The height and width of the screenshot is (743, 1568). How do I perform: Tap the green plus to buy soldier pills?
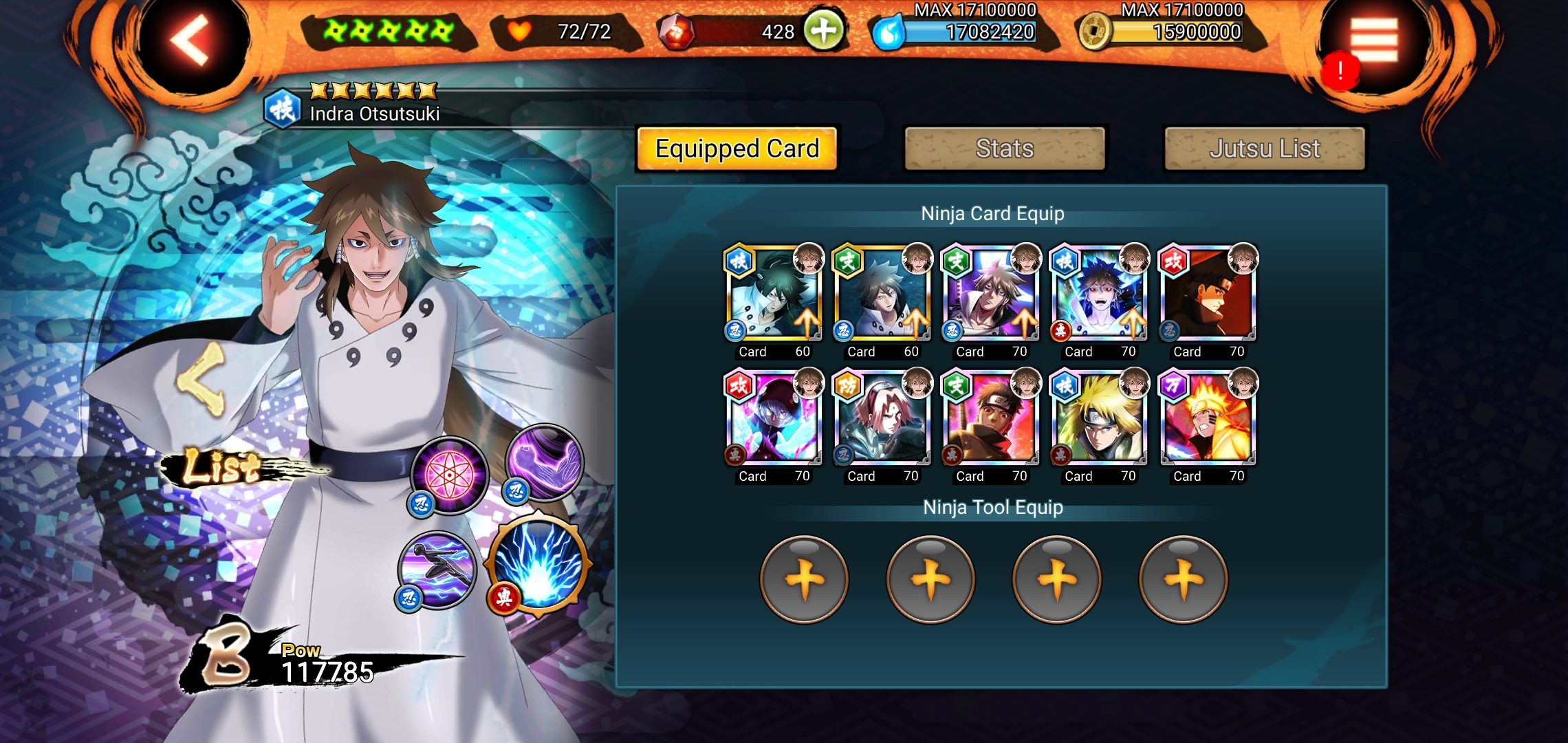pyautogui.click(x=822, y=30)
